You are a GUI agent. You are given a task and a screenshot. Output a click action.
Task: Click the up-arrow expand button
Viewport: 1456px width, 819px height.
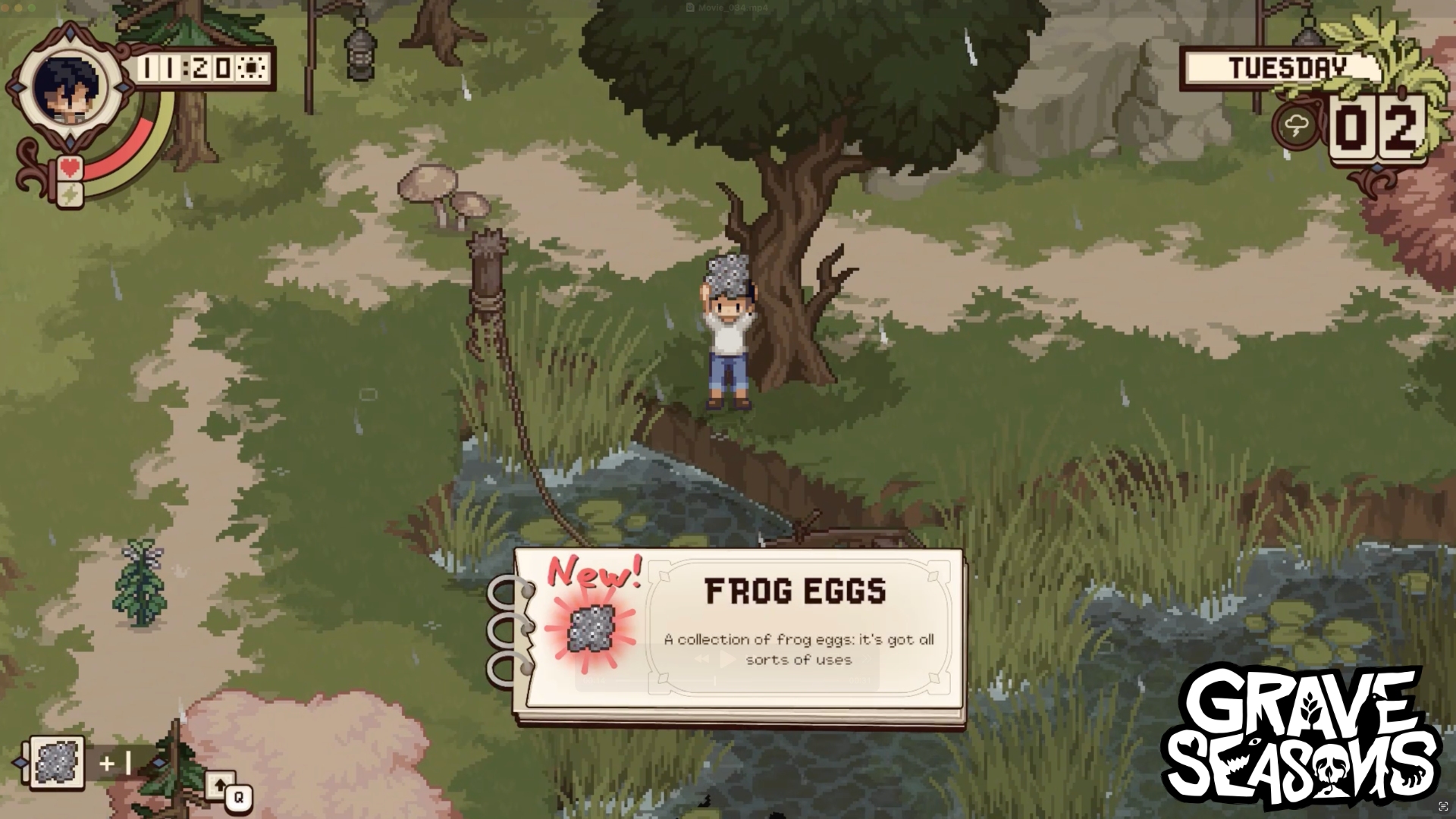click(218, 786)
